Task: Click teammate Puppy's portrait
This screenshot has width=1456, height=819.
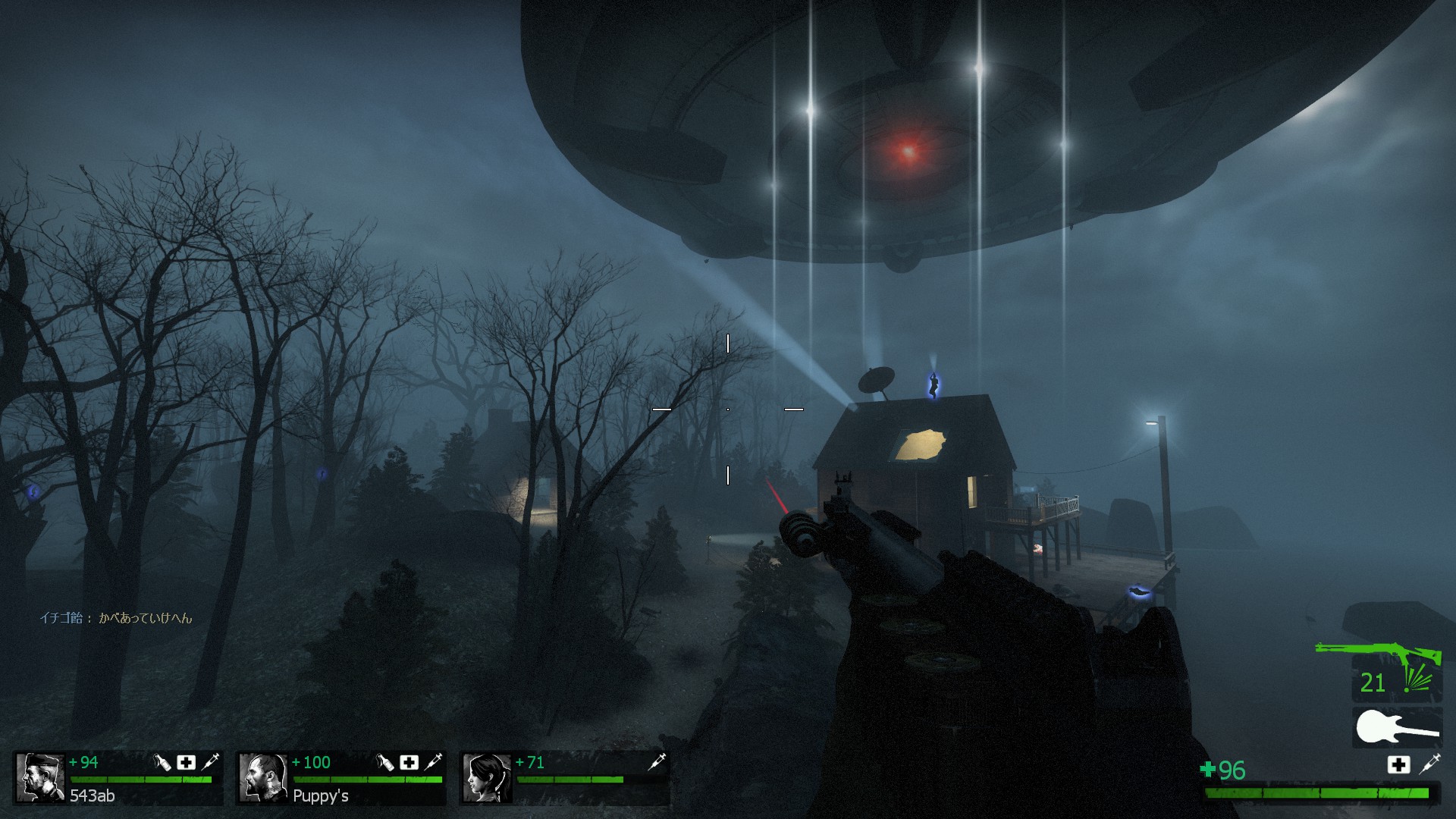Action: click(262, 777)
